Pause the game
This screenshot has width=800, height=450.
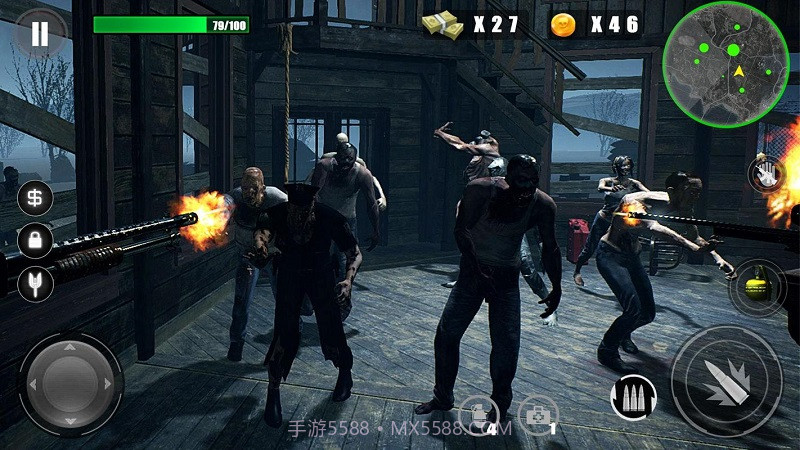(x=39, y=33)
